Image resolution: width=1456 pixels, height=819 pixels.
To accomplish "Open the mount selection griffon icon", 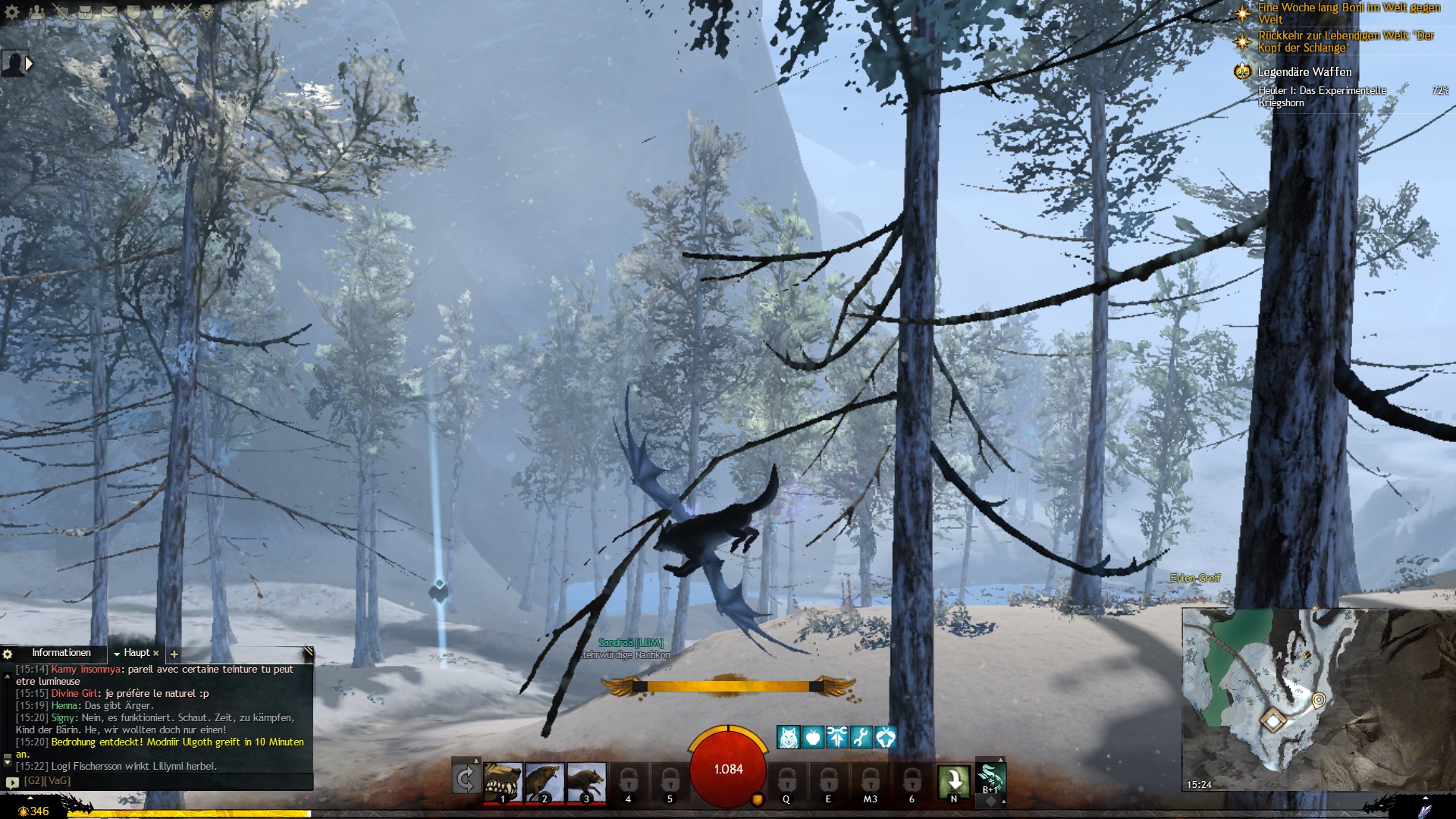I will 990,777.
